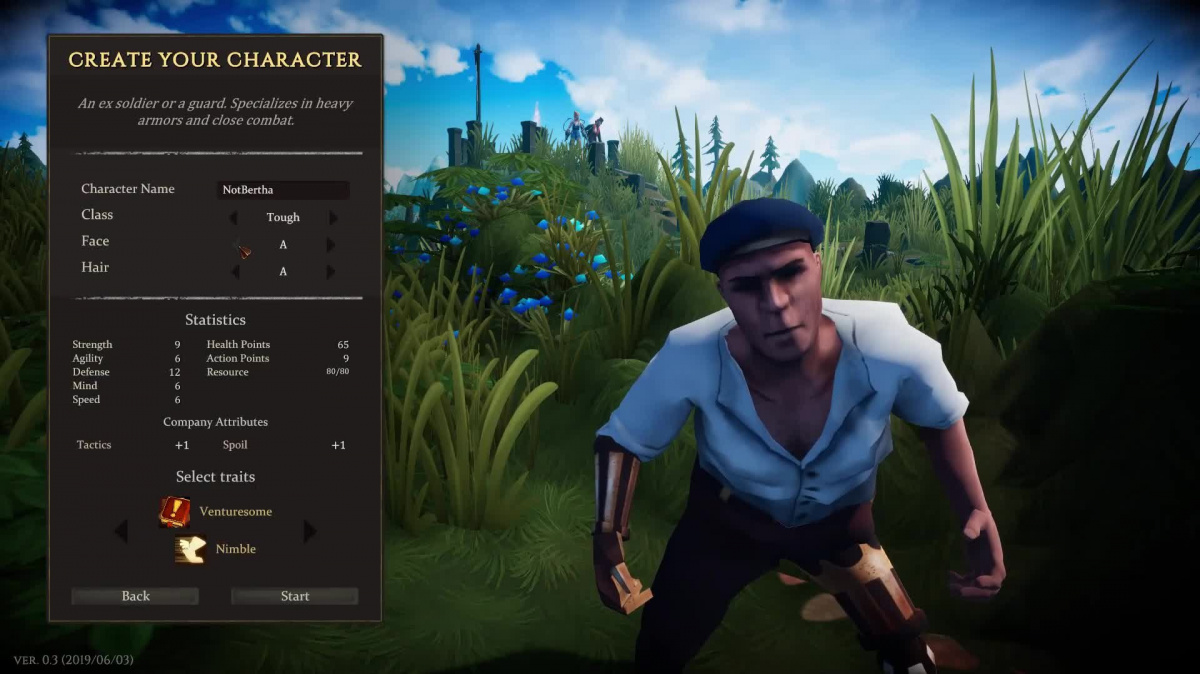Click the Character Name input field
Screen dimensions: 1200x674
point(284,190)
